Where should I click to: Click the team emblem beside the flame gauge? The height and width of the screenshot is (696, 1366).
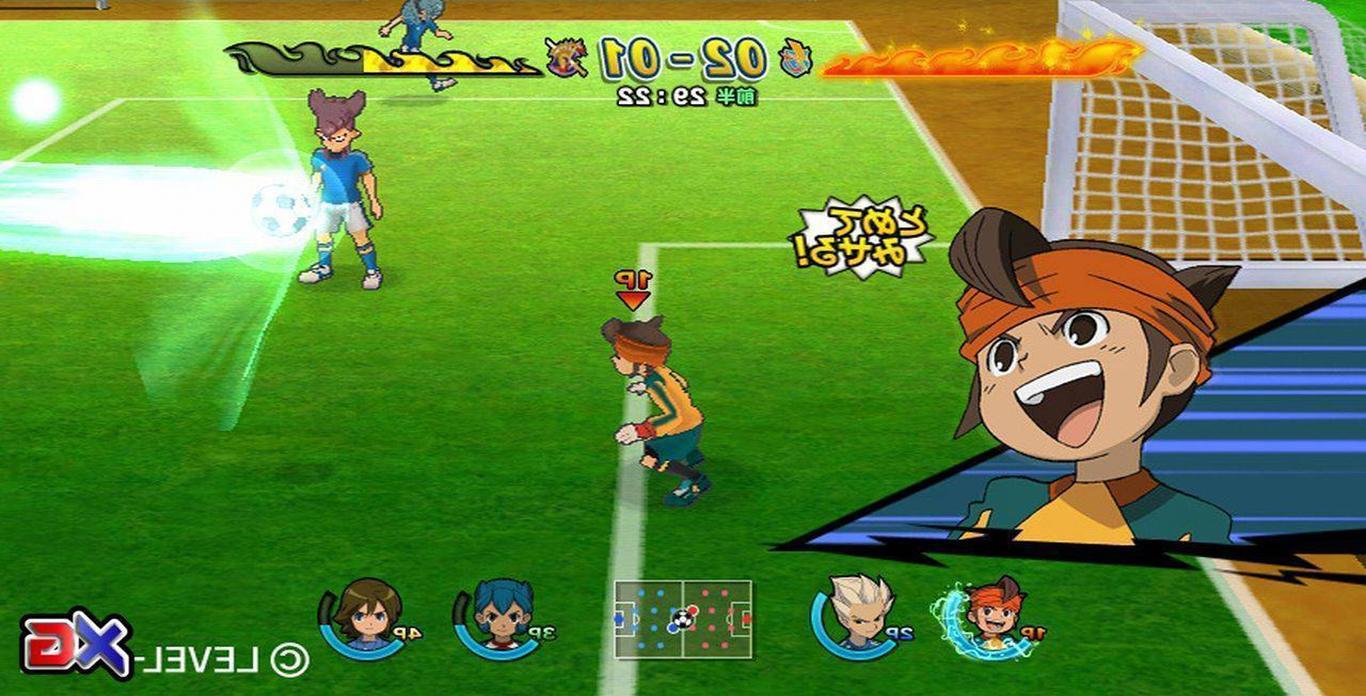coord(796,59)
